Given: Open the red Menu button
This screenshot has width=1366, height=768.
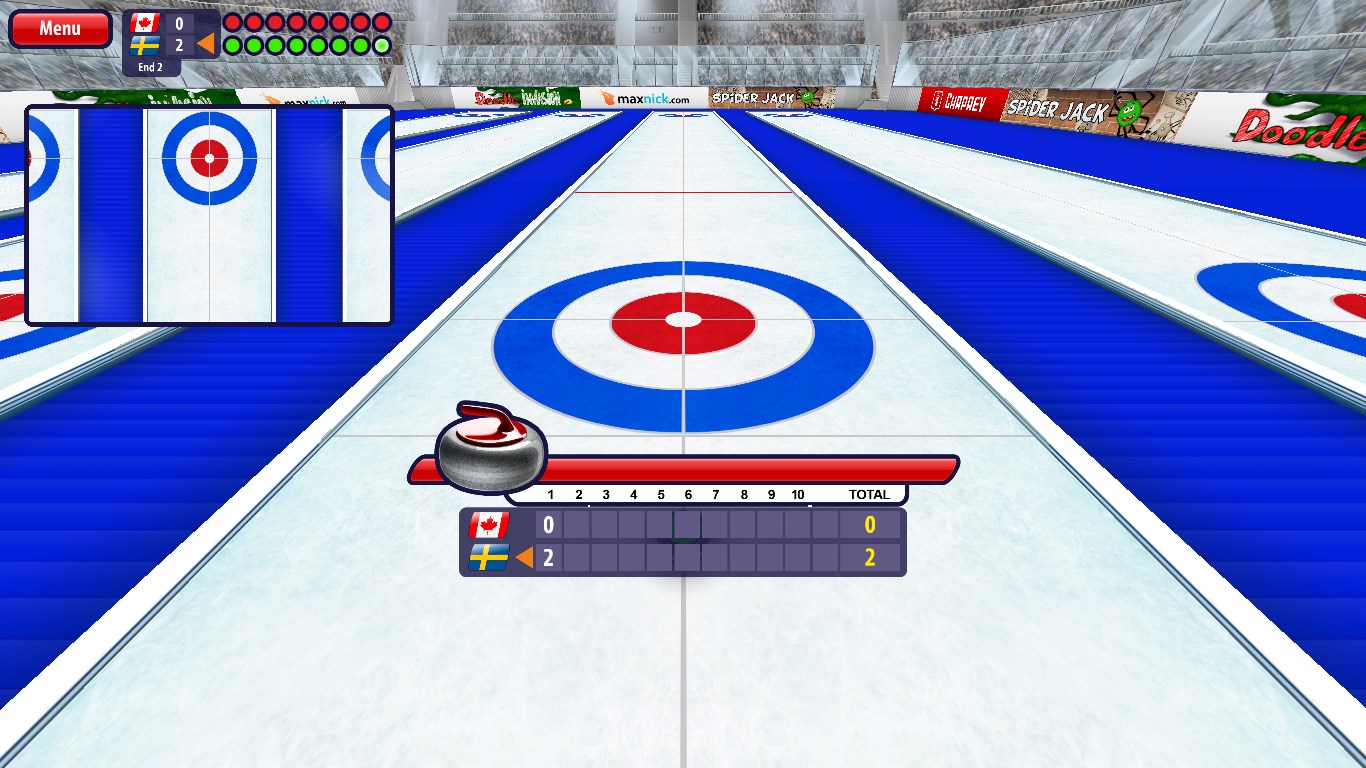Looking at the screenshot, I should [60, 29].
